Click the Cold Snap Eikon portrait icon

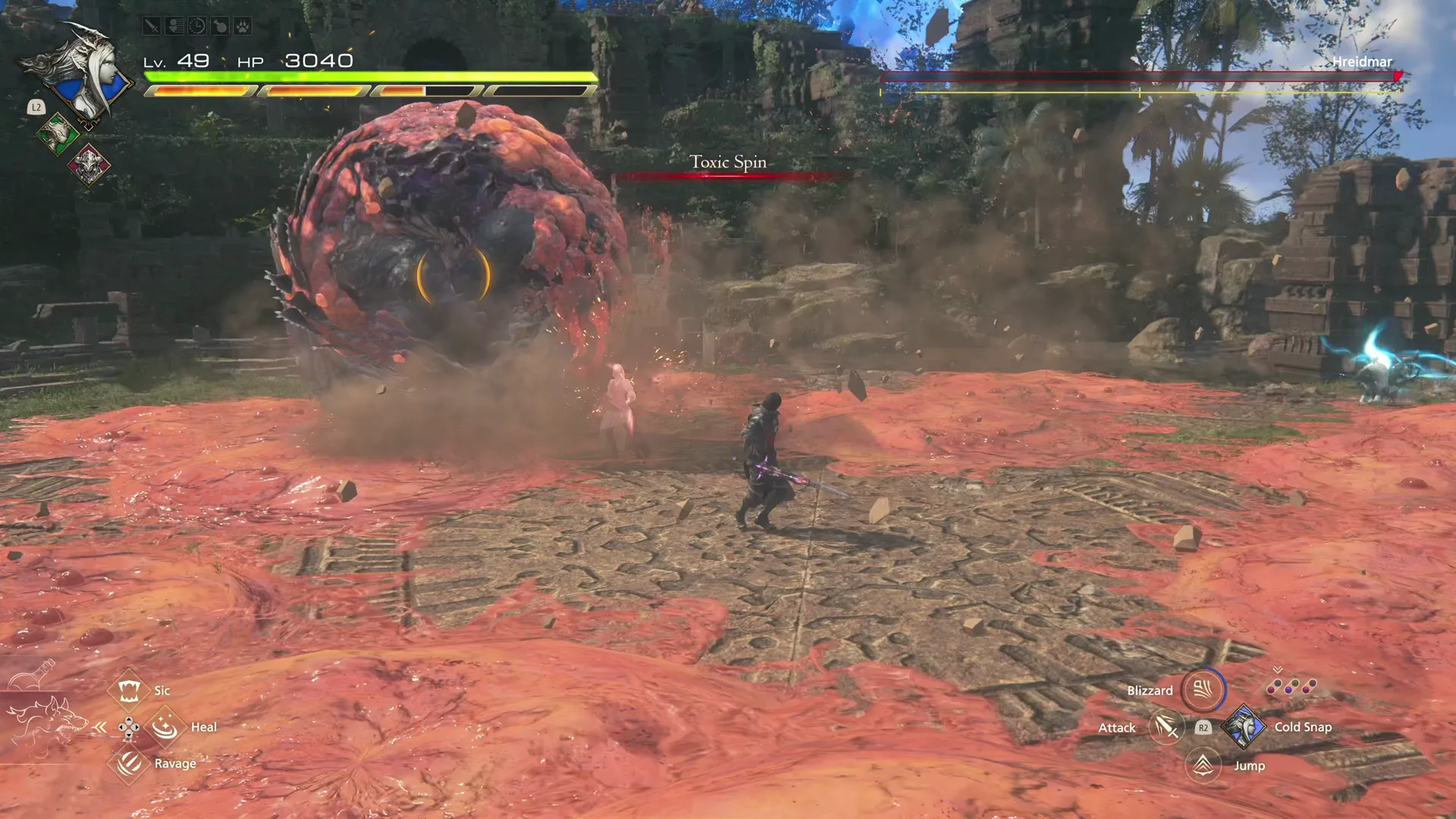point(1243,728)
